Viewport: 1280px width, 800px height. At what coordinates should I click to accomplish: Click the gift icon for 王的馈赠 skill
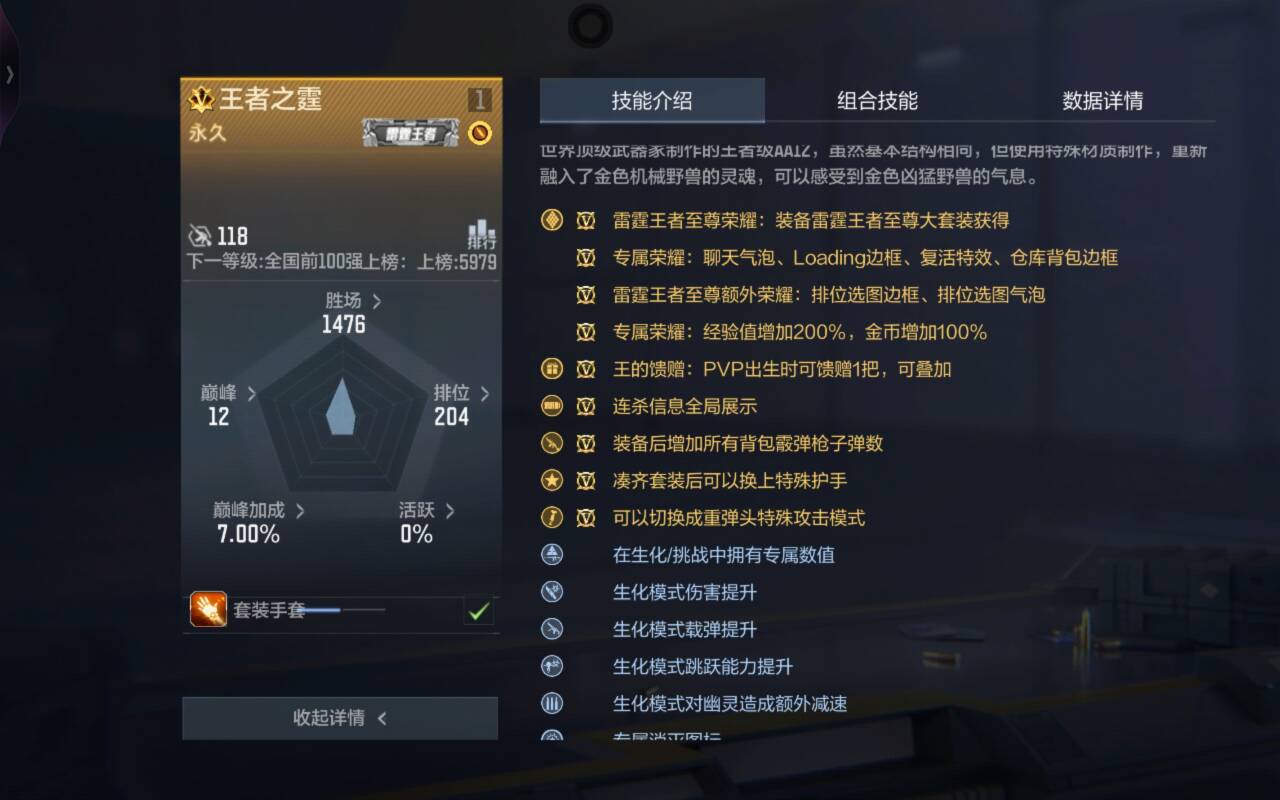point(551,369)
